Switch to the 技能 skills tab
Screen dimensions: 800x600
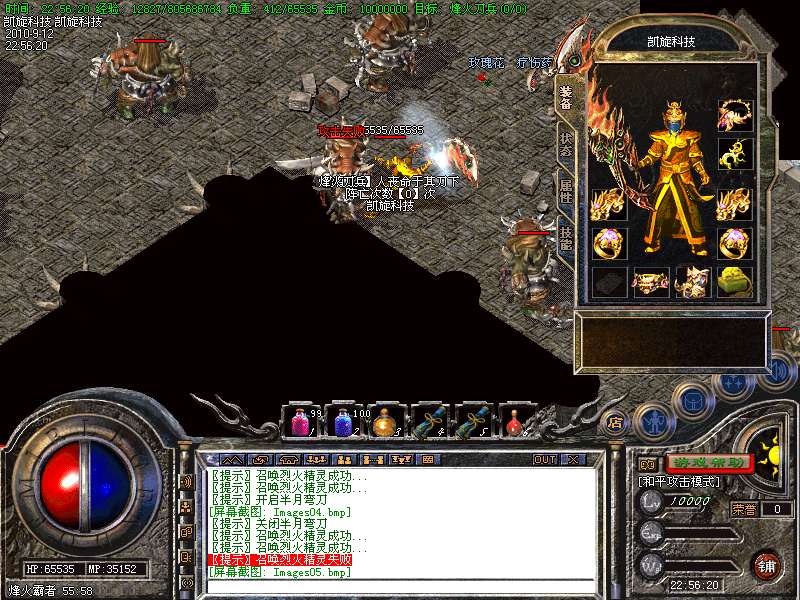tap(566, 239)
